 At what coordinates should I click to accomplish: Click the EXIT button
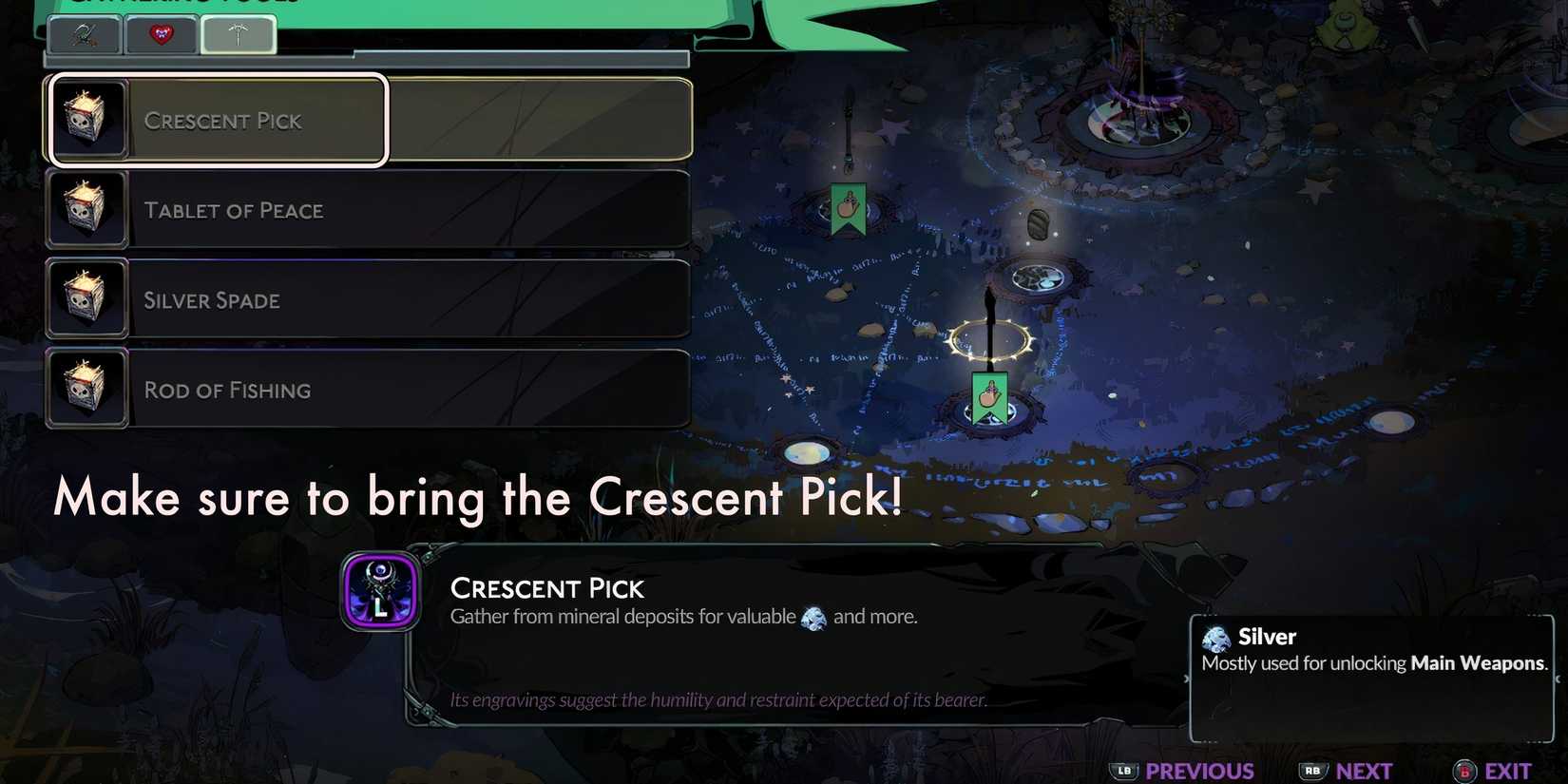click(1506, 771)
